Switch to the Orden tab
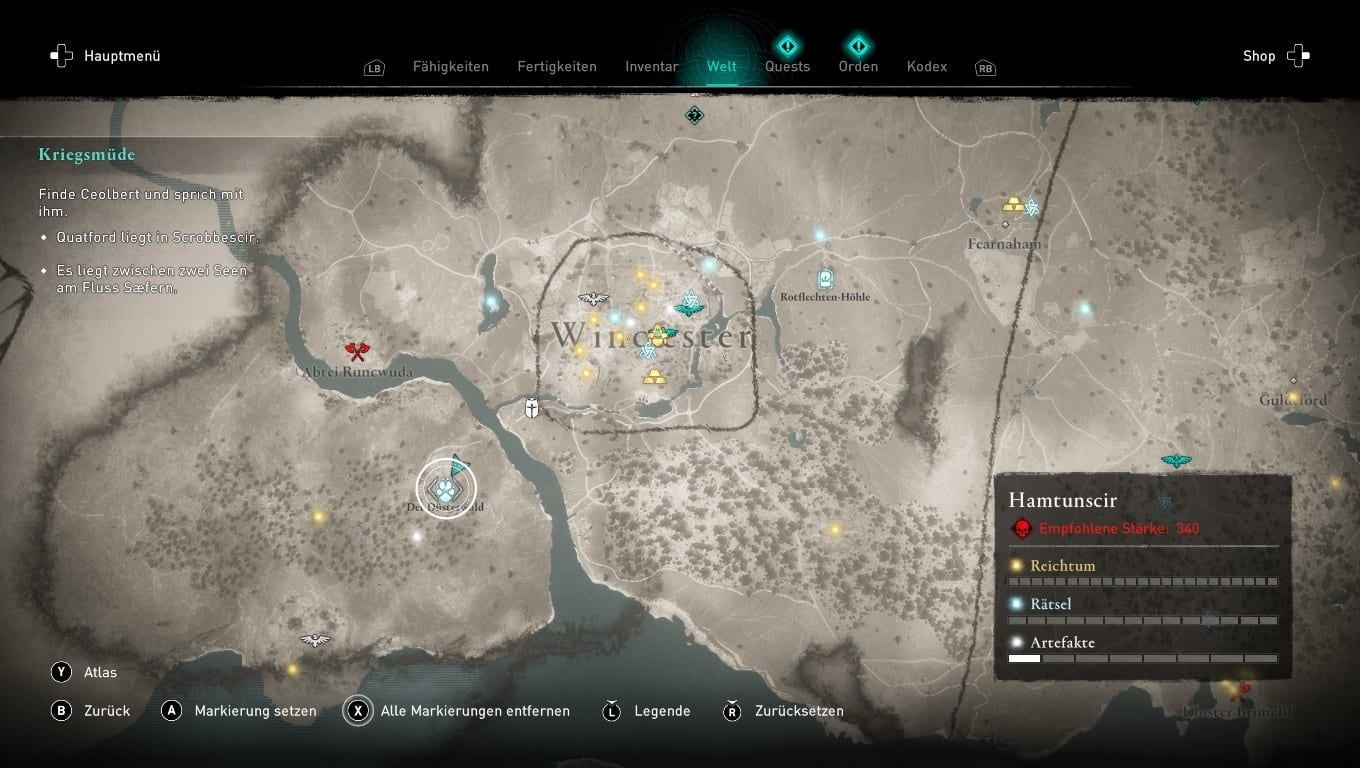1360x768 pixels. [x=858, y=66]
